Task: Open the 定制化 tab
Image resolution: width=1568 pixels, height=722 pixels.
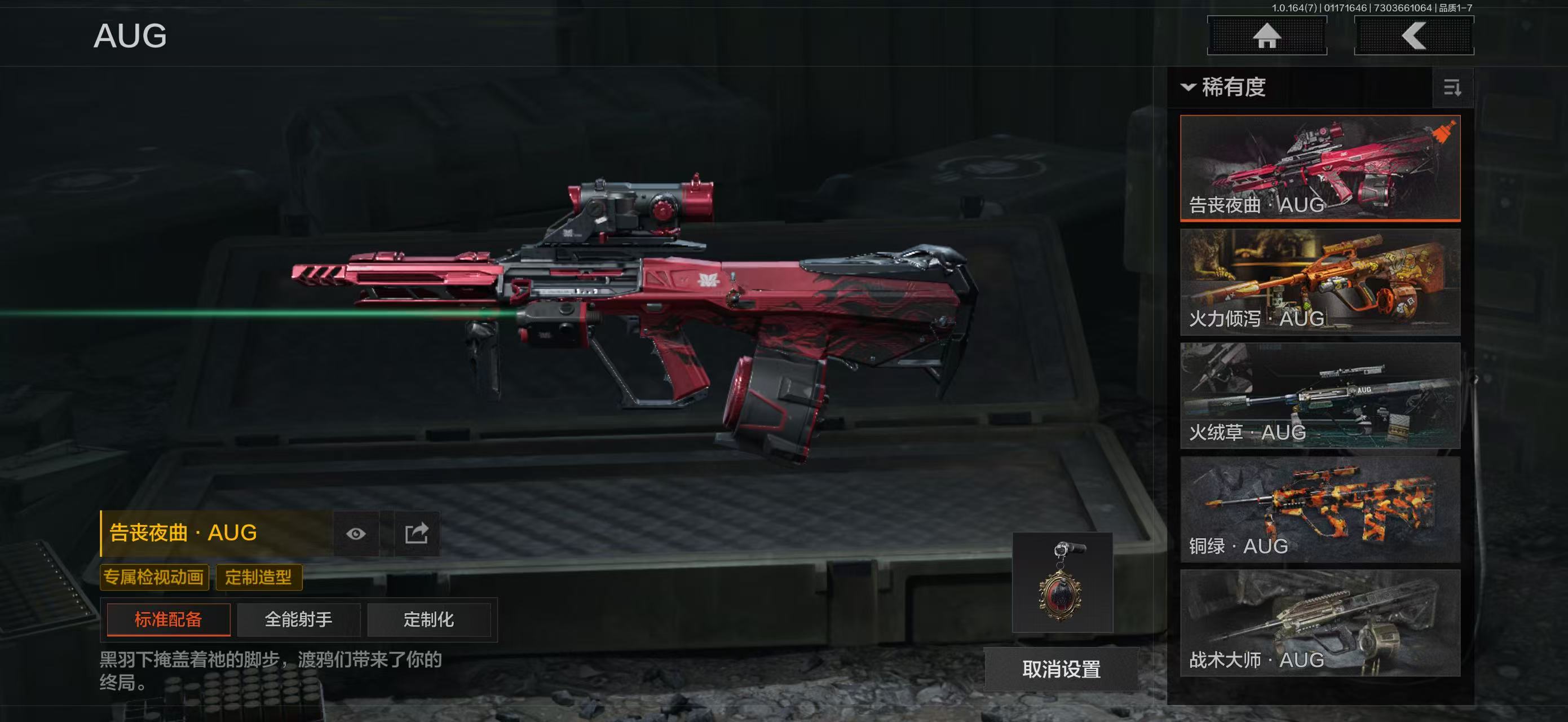Action: [x=429, y=620]
